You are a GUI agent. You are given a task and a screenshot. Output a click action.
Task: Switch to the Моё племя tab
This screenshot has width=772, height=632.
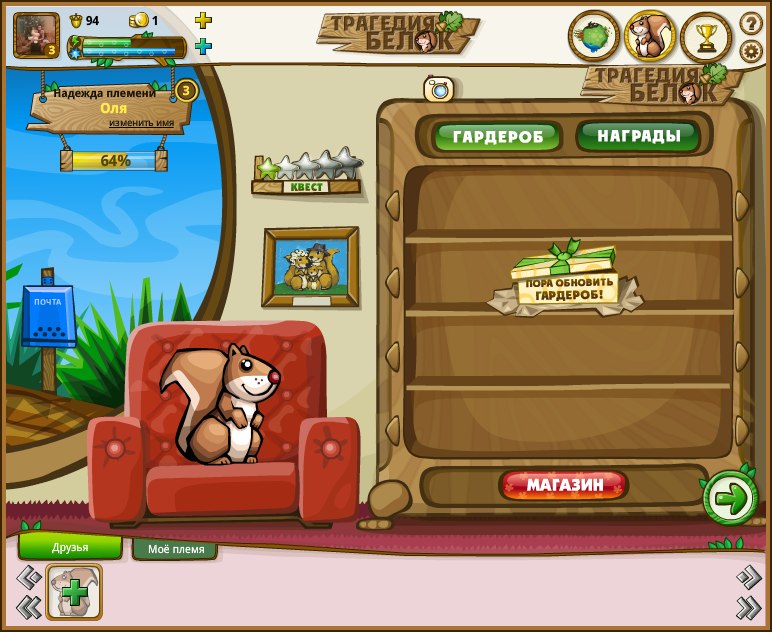(x=175, y=549)
